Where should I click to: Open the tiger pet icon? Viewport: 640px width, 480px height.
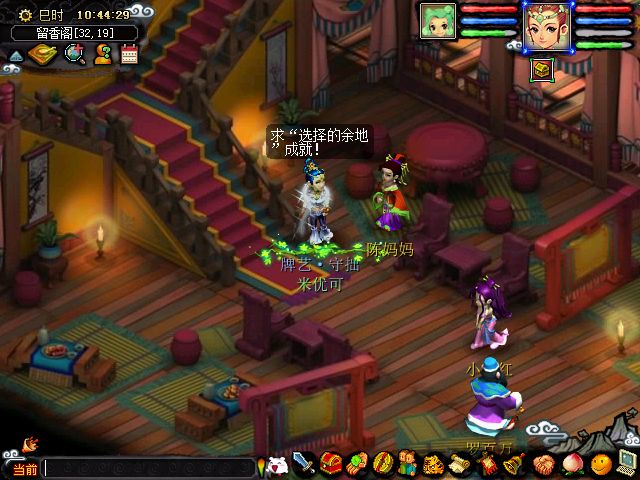click(434, 465)
